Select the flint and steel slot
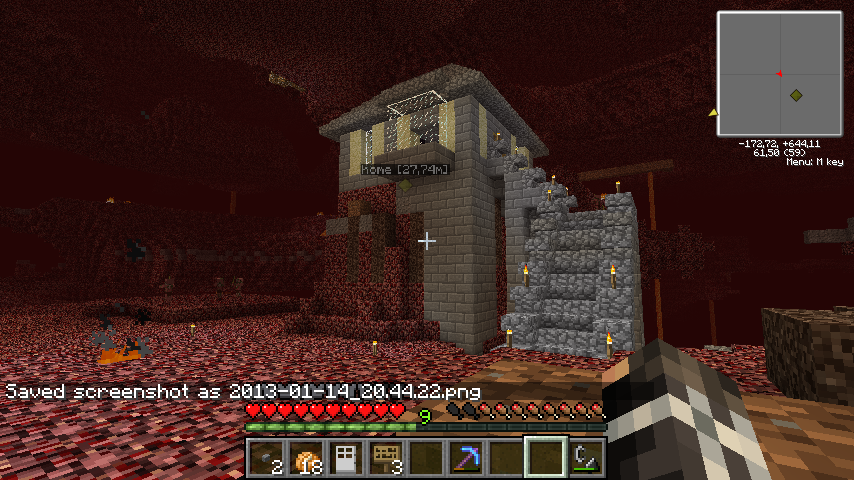 tap(586, 458)
